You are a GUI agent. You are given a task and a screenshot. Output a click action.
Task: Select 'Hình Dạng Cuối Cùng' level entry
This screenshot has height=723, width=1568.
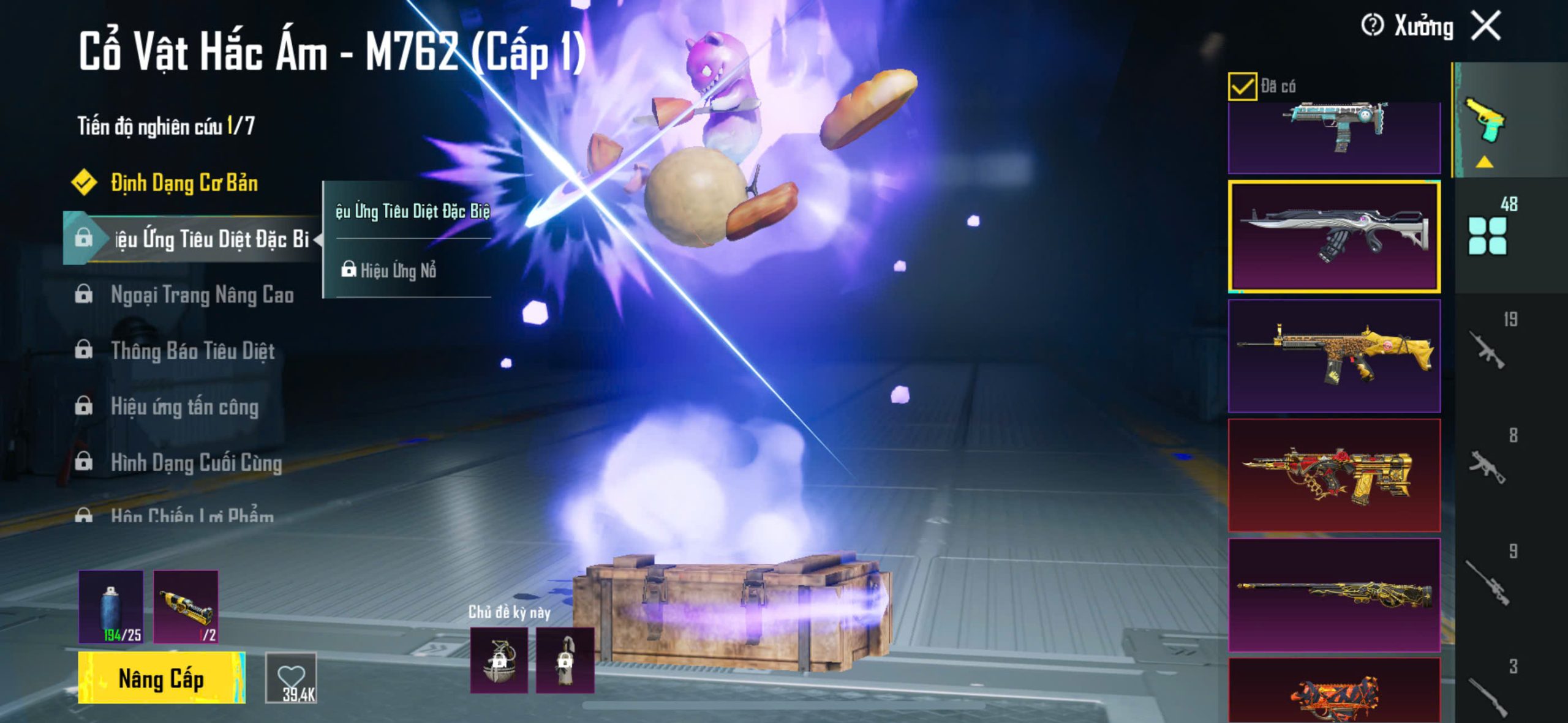196,463
